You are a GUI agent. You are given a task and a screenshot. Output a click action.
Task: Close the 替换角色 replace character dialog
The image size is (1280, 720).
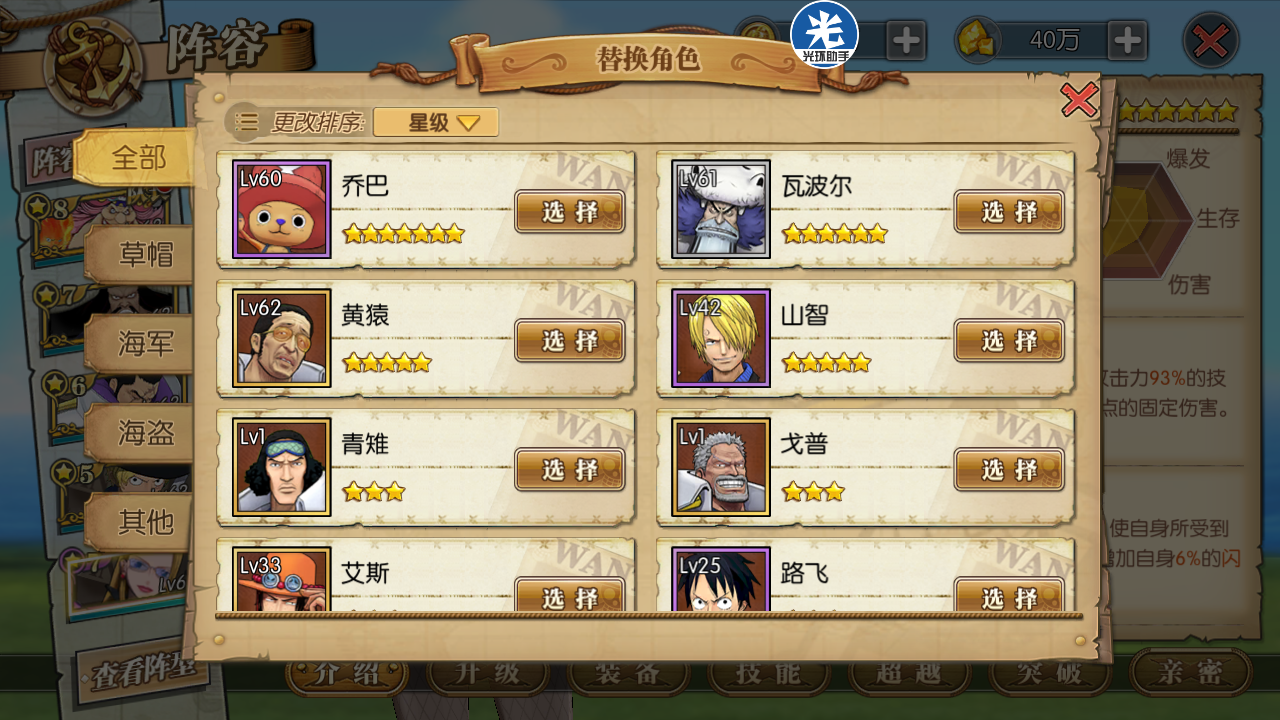(1079, 100)
